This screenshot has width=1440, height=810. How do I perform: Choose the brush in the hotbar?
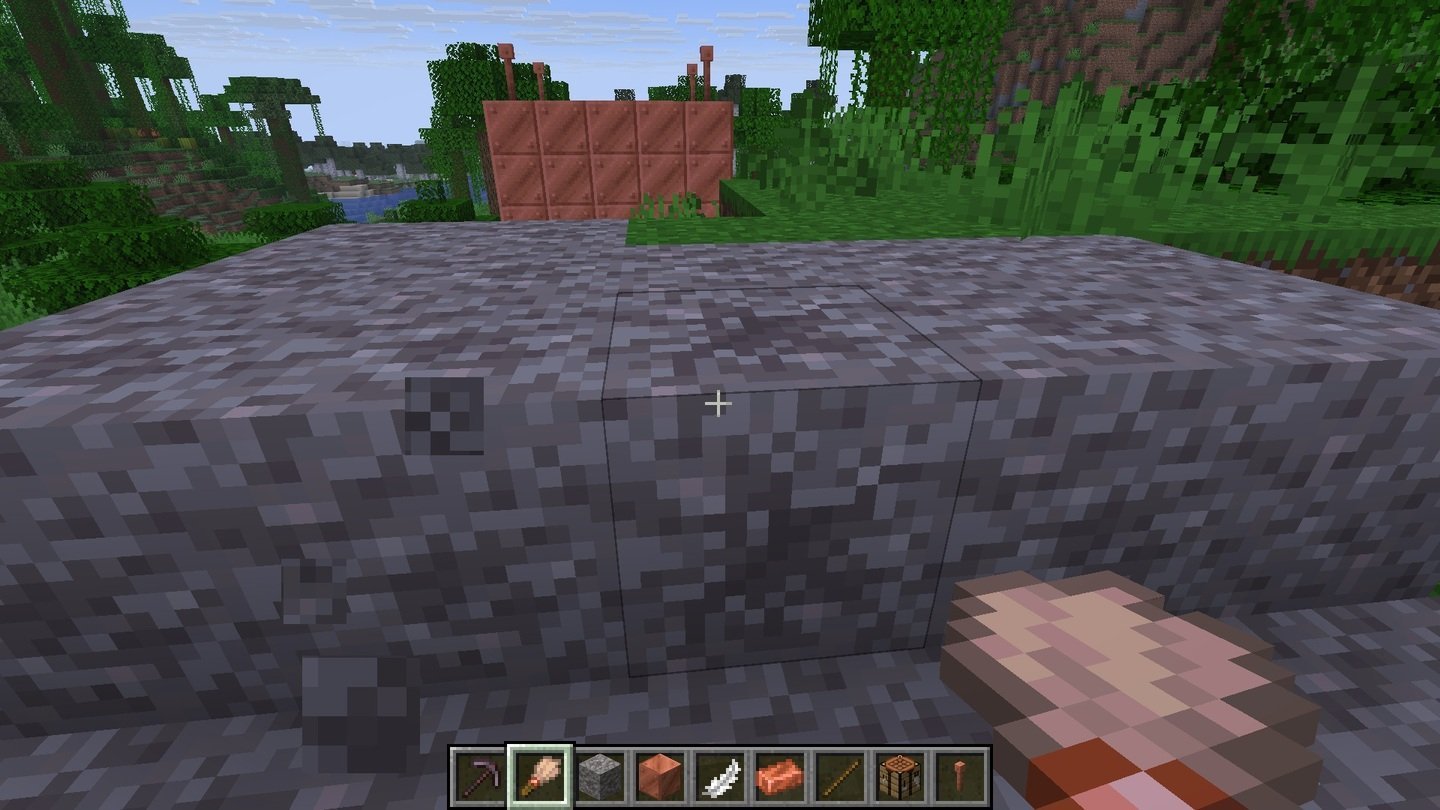coord(540,775)
